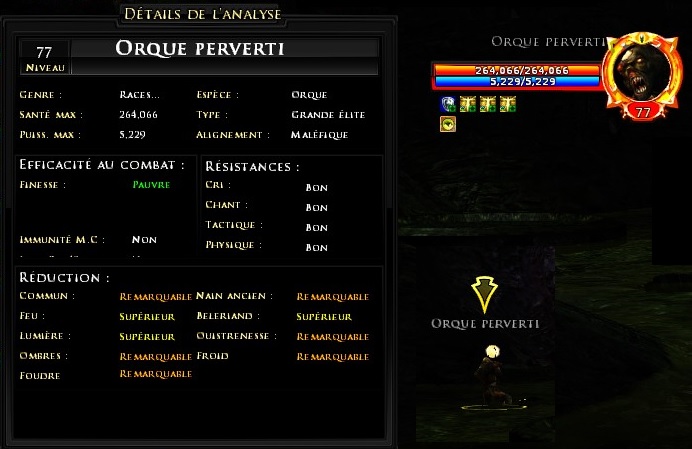Image resolution: width=692 pixels, height=449 pixels.
Task: Inspect the green effect icon below the shield
Action: 447,125
